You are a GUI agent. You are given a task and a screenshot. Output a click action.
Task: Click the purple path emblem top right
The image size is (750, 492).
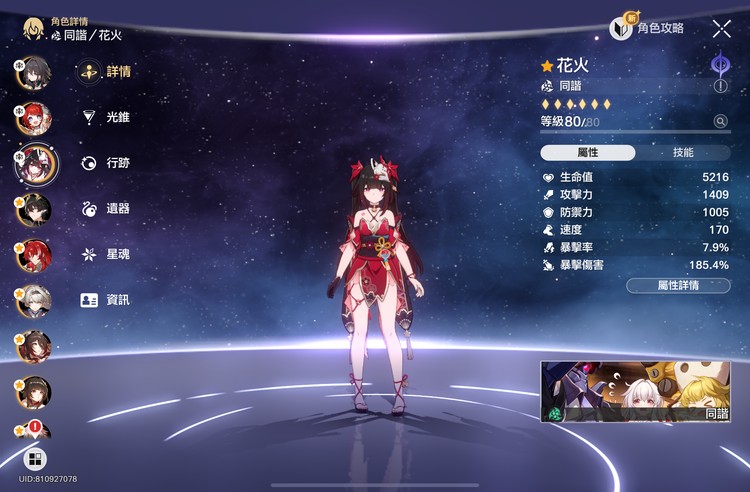[x=719, y=65]
